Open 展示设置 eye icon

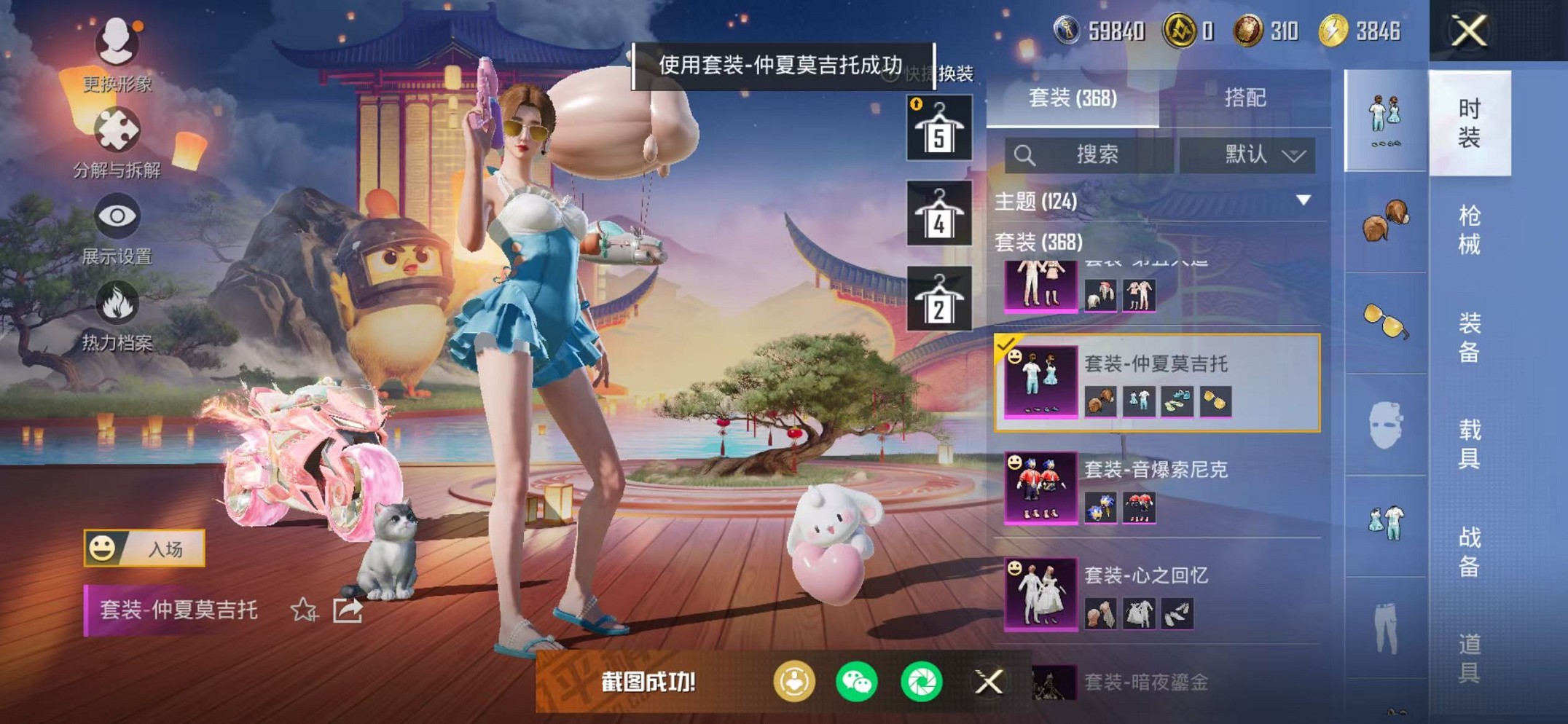[117, 216]
